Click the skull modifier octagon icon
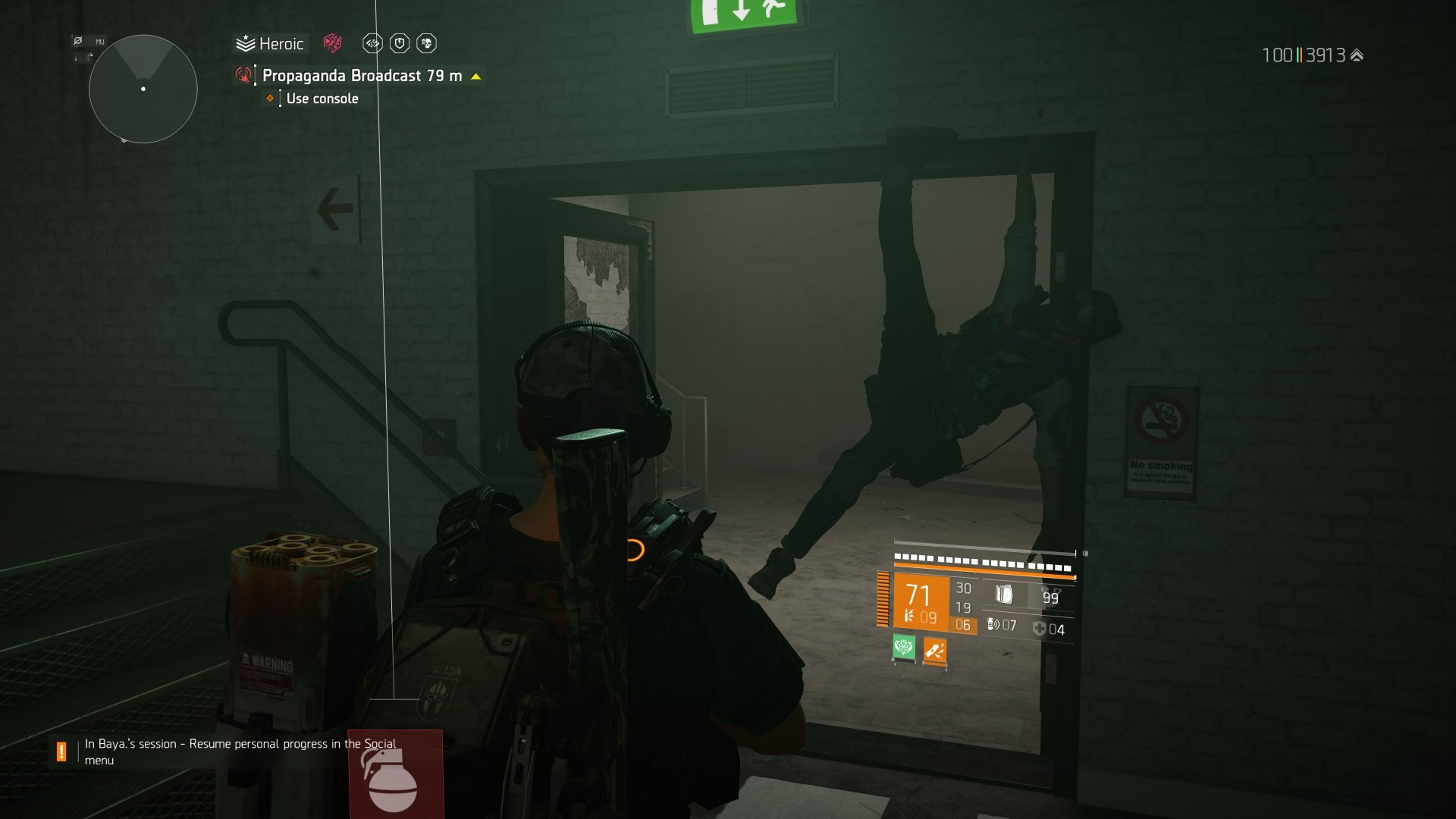Screen dimensions: 1456x819 point(426,43)
